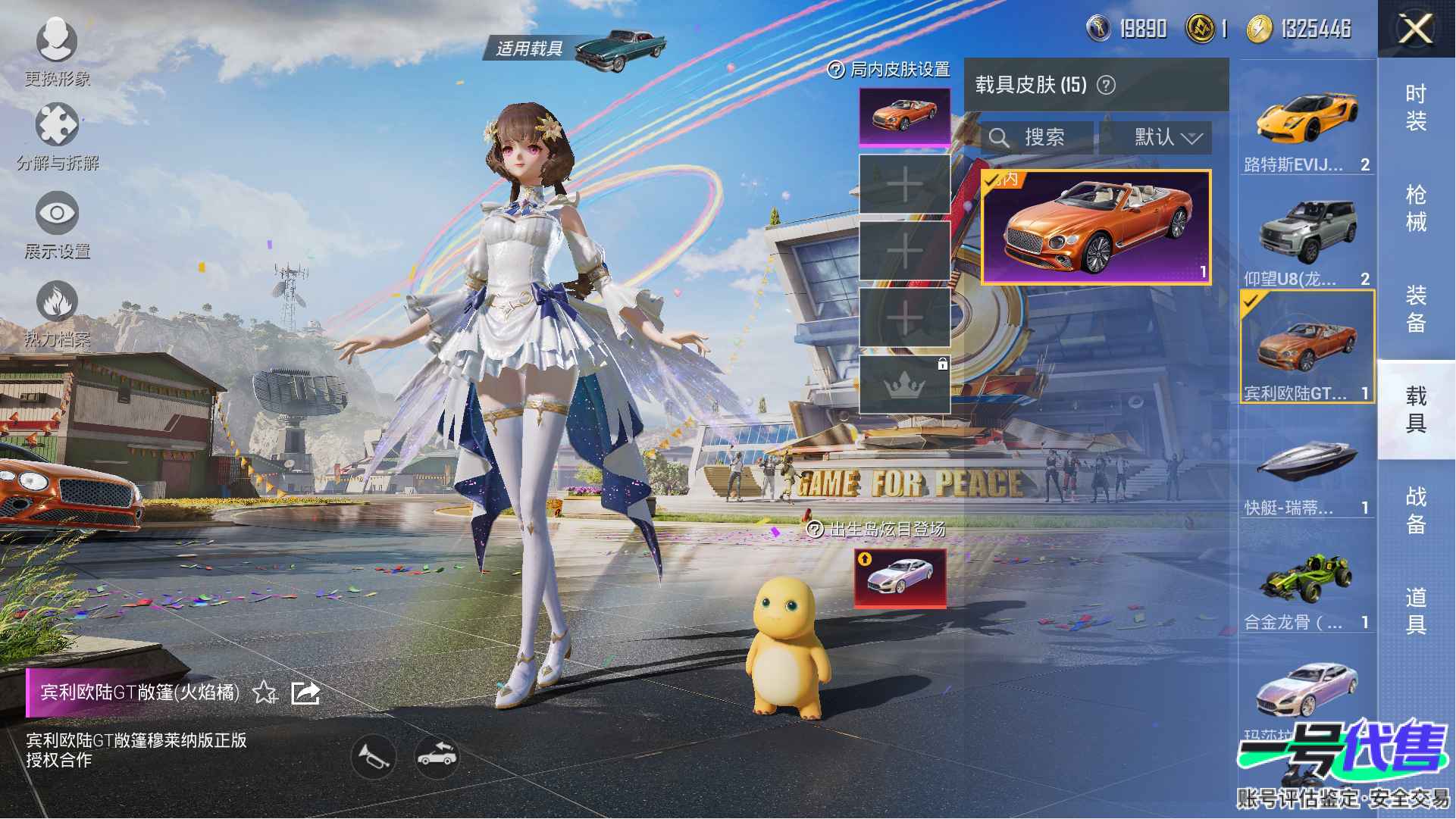This screenshot has width=1456, height=819.
Task: Open 展示设置 display settings
Action: tap(57, 224)
